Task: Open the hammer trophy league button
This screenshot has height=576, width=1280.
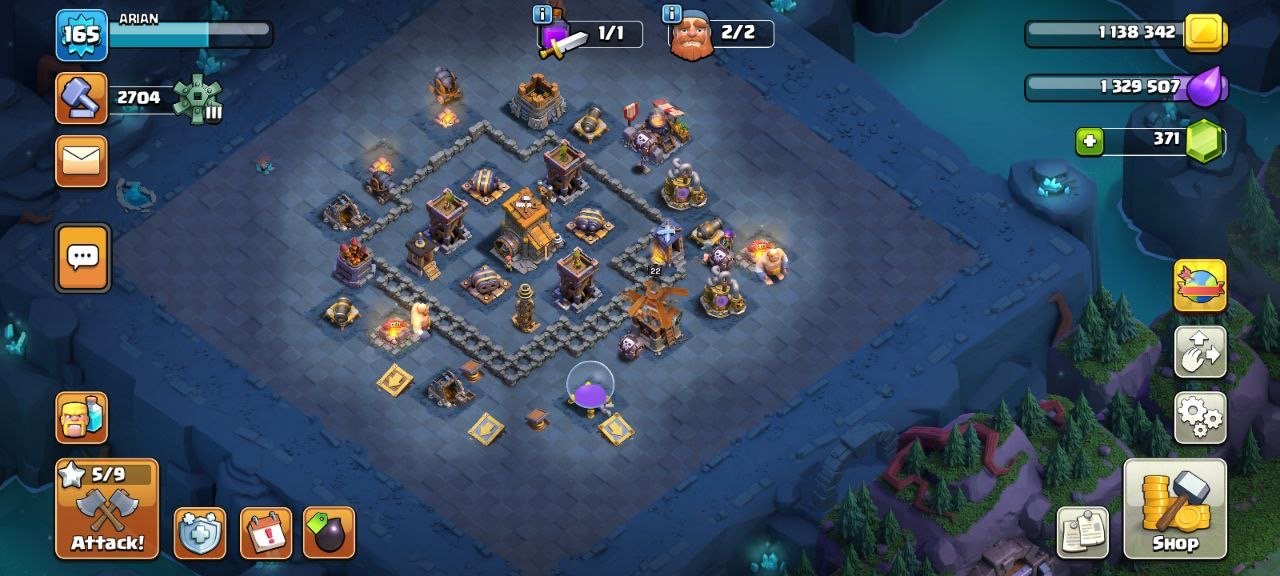Action: (x=81, y=98)
